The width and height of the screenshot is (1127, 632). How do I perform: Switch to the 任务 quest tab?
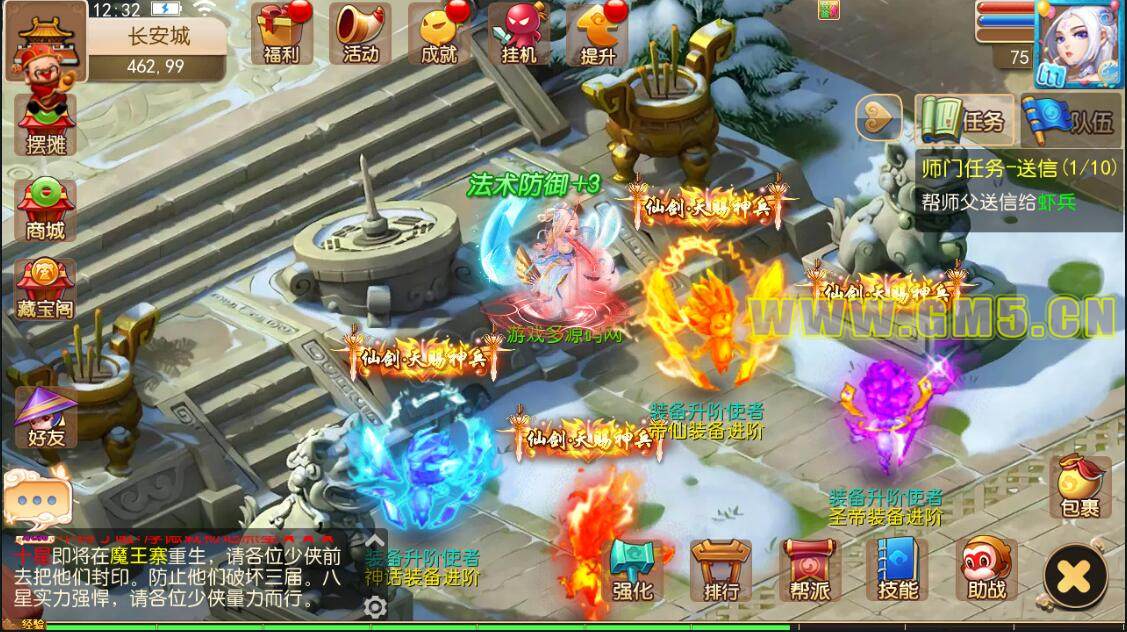pyautogui.click(x=963, y=121)
